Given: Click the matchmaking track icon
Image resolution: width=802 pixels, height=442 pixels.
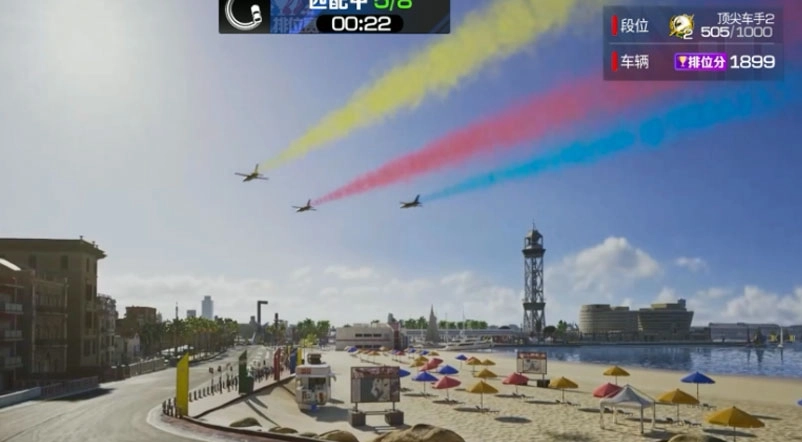Looking at the screenshot, I should click(x=244, y=13).
